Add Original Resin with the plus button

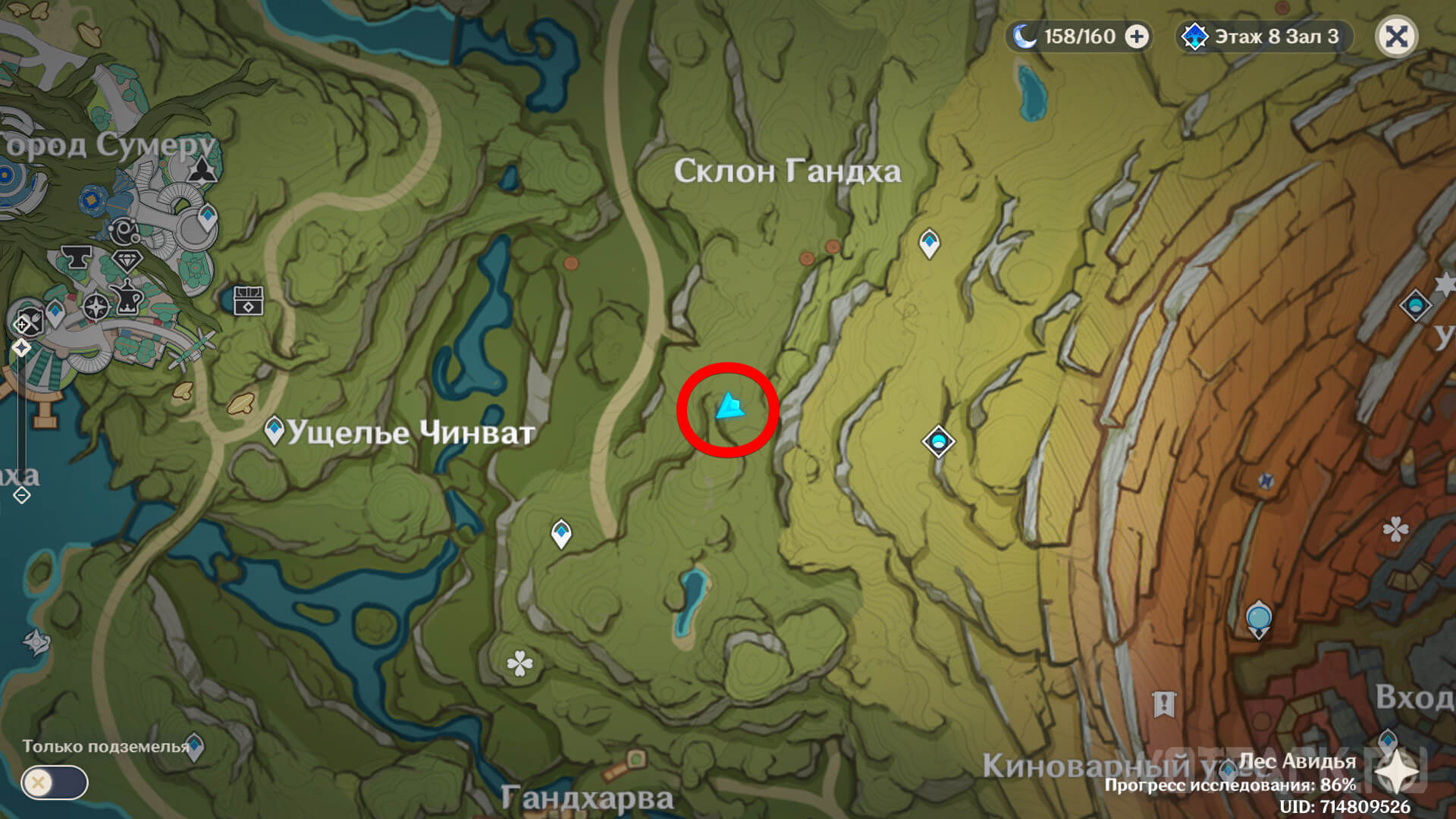click(x=1136, y=36)
